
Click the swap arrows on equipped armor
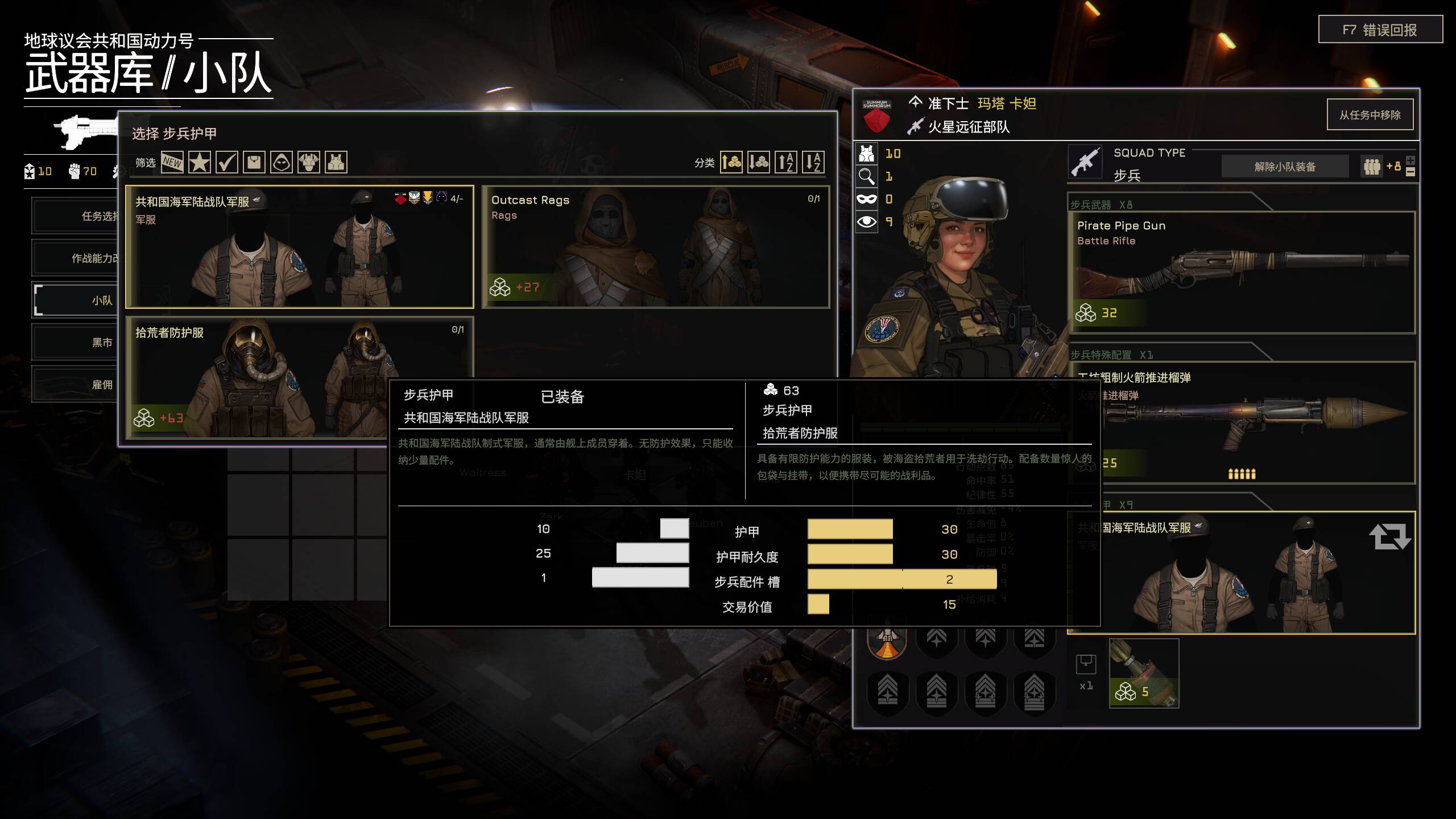point(1389,536)
